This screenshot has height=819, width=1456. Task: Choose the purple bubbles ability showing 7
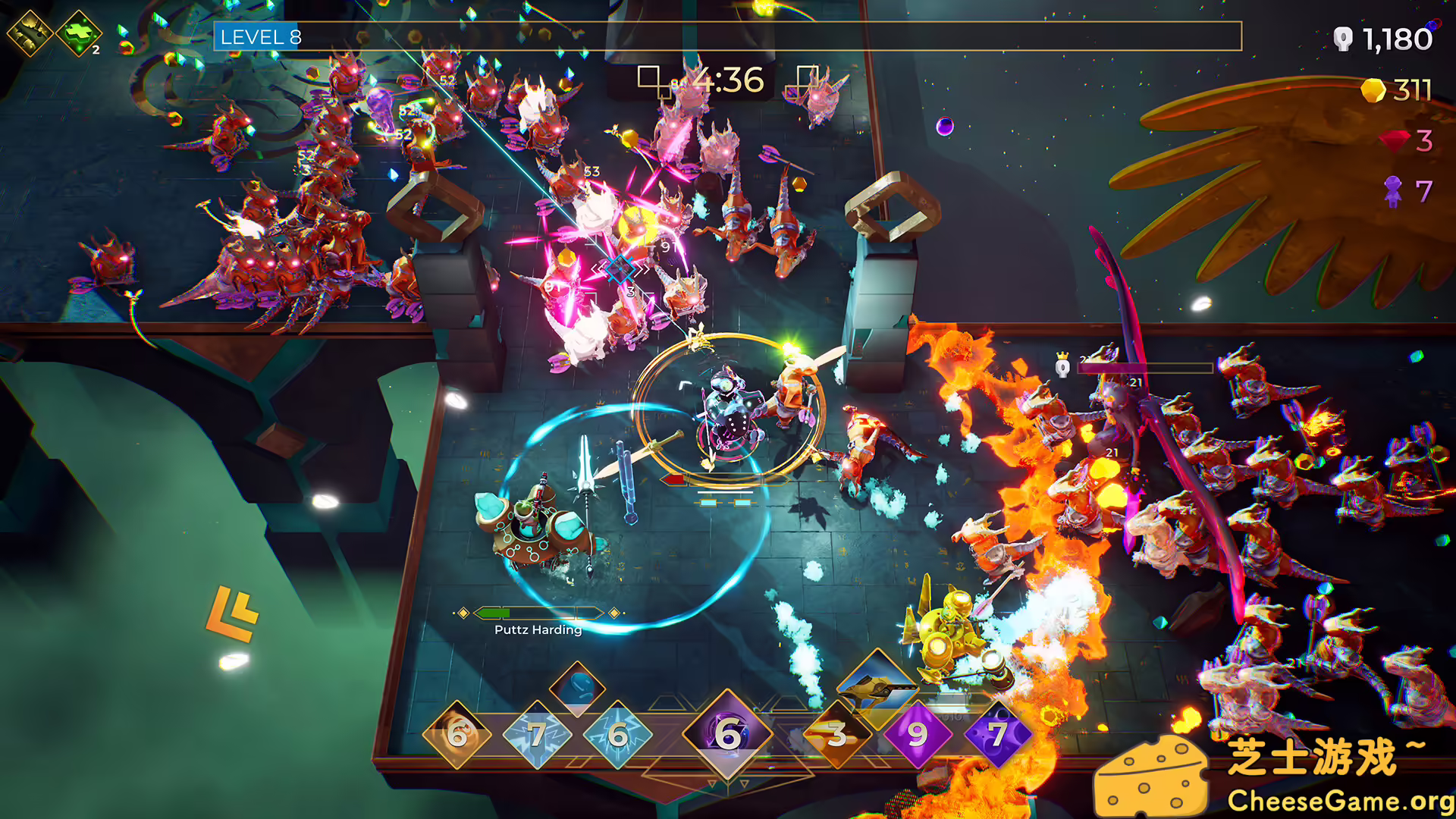tap(998, 734)
